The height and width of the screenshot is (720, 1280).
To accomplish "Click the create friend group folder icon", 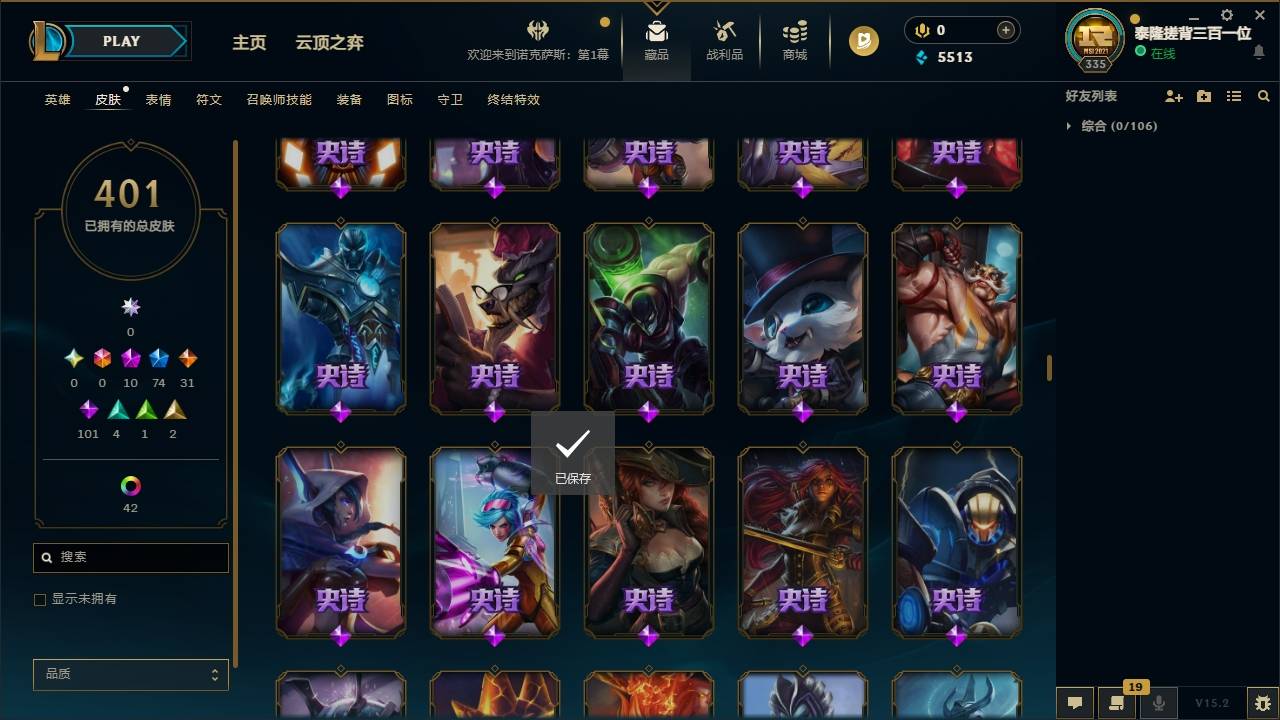I will [1204, 96].
